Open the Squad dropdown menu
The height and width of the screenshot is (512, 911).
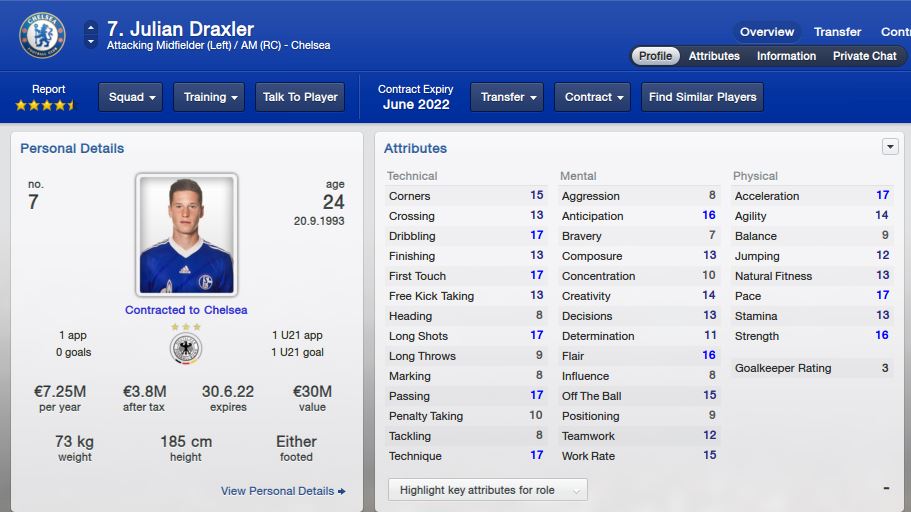coord(132,97)
